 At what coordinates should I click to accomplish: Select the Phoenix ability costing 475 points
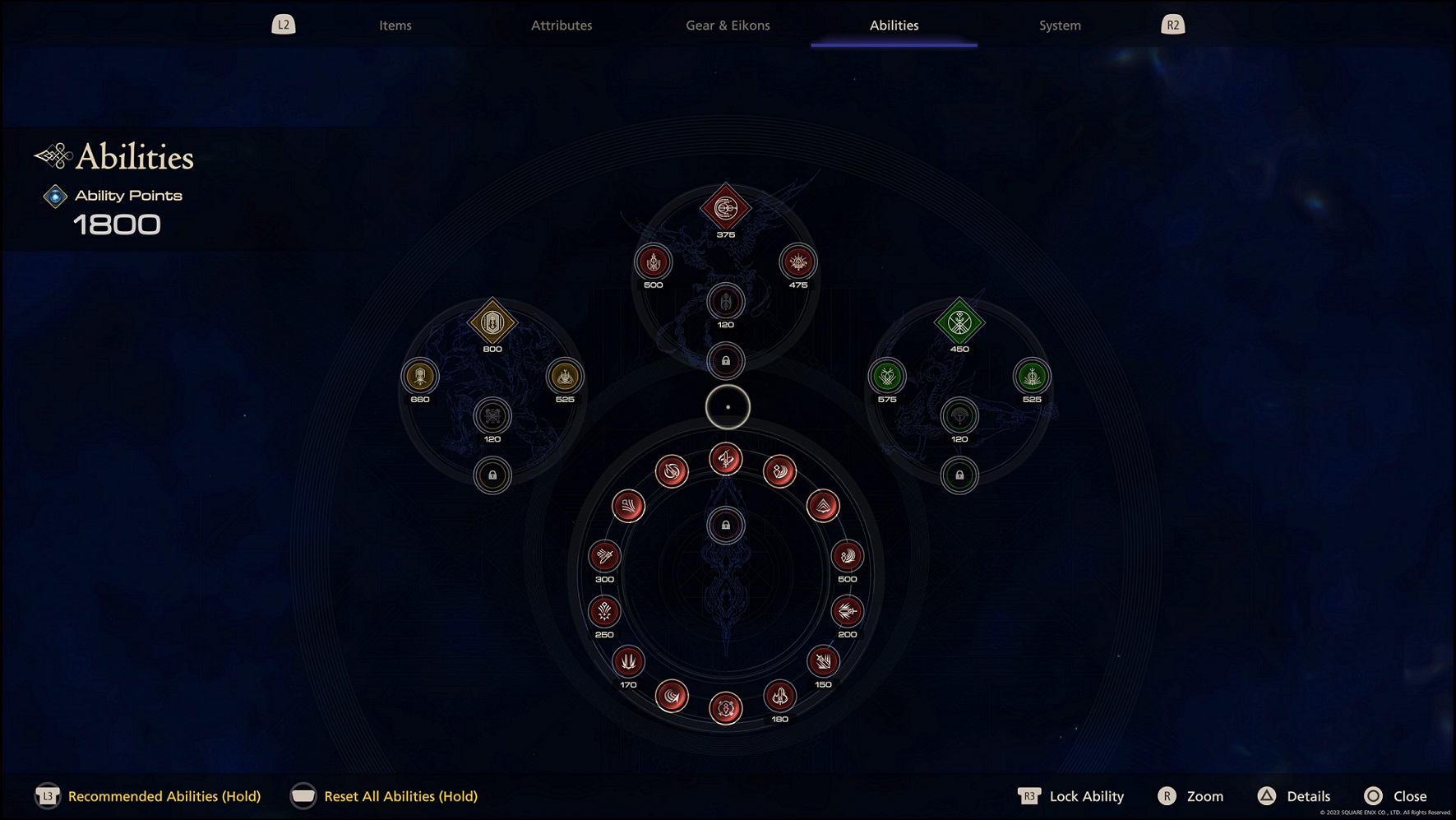(797, 262)
